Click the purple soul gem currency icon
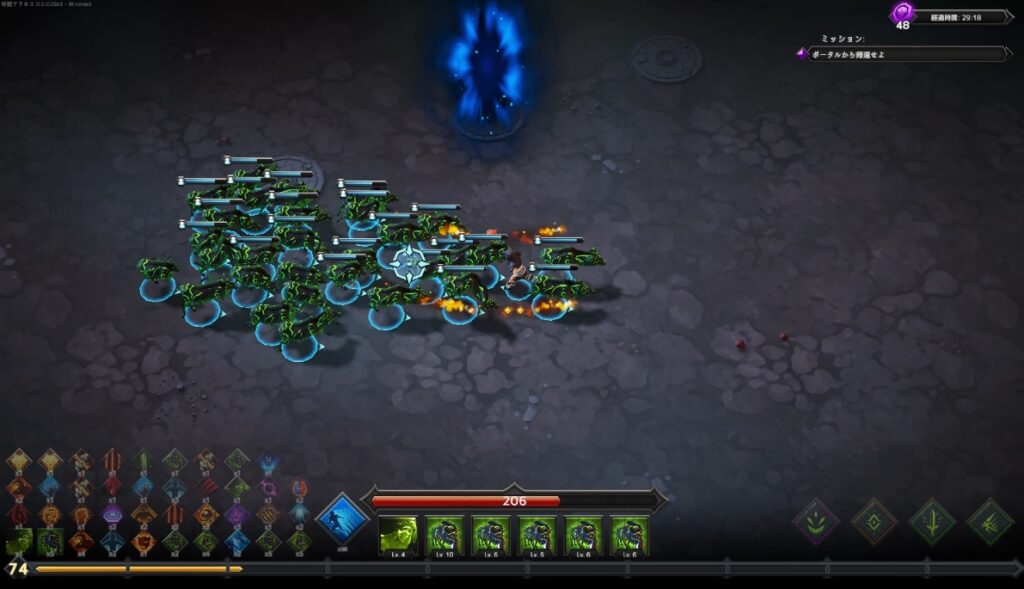This screenshot has width=1024, height=589. click(x=902, y=14)
